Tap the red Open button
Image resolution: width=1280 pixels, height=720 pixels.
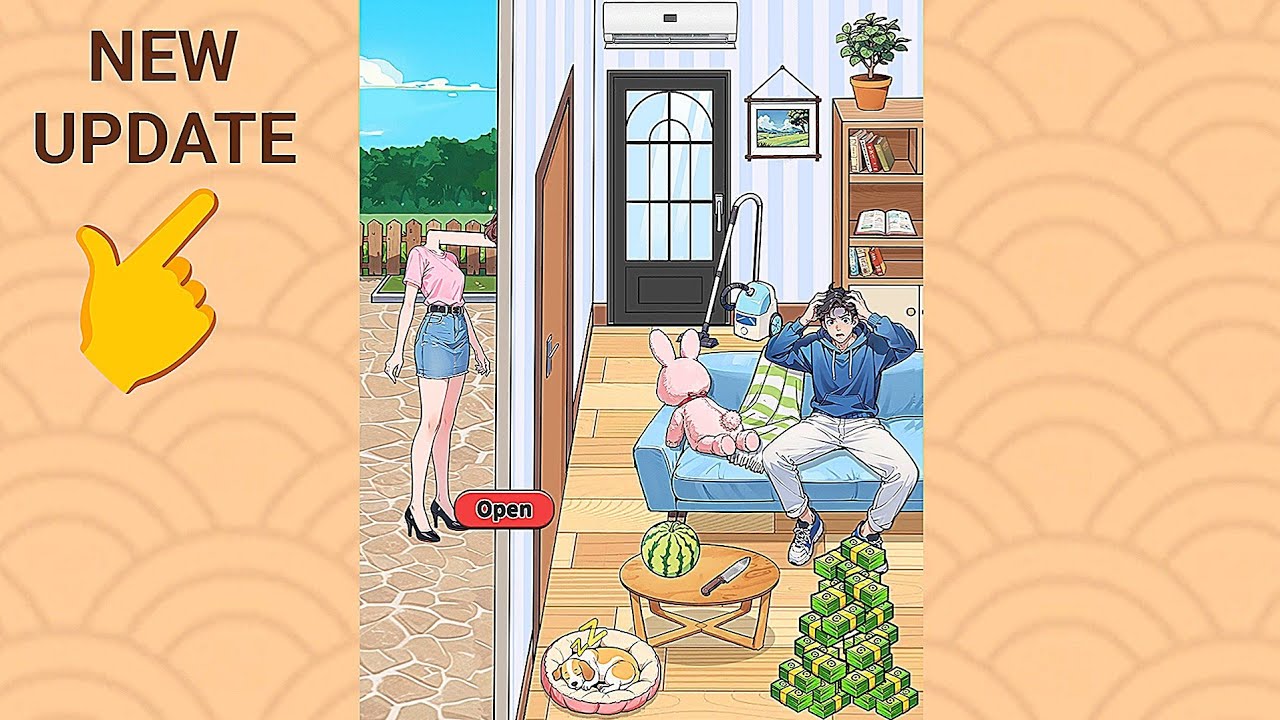point(504,509)
